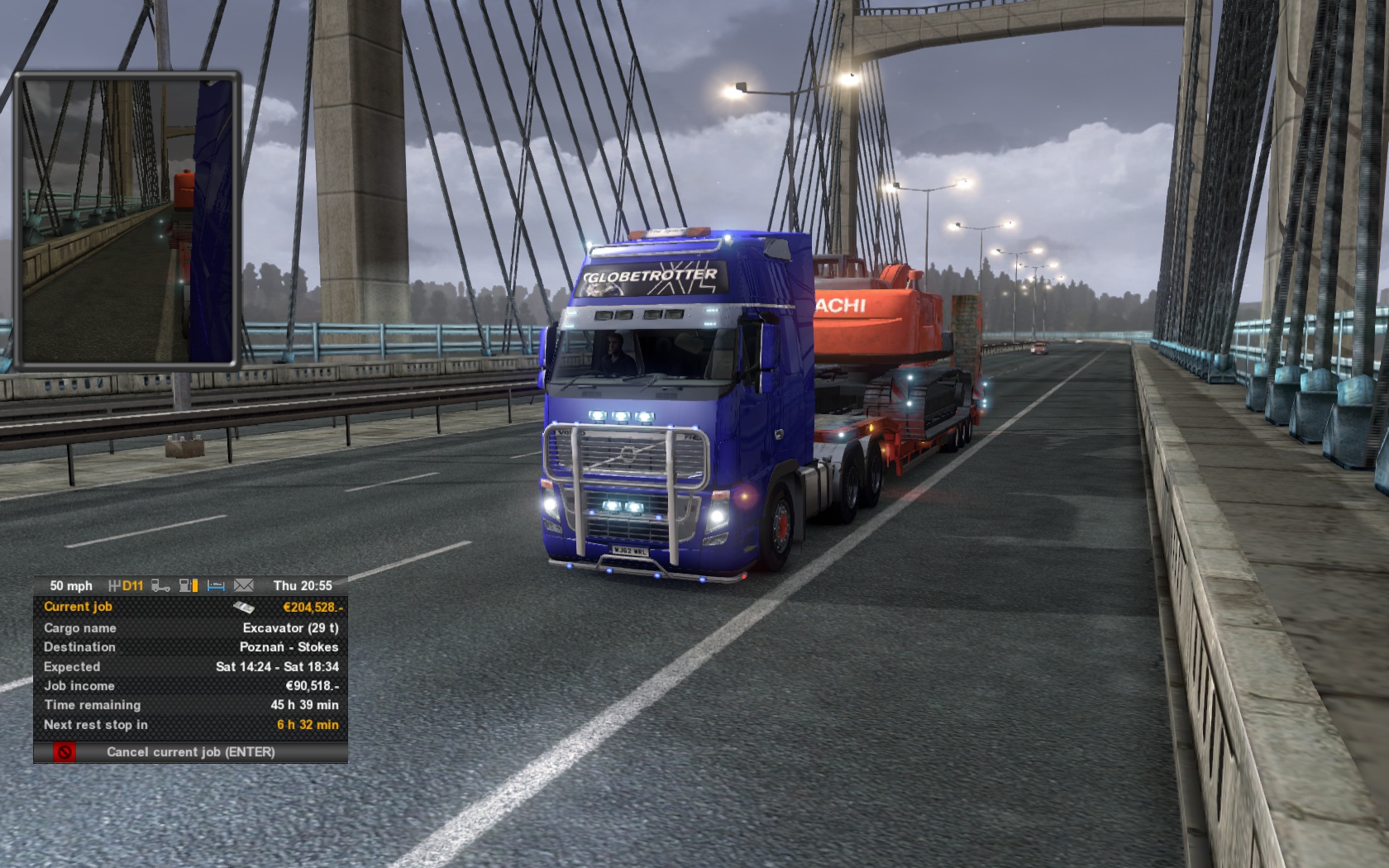Select the Destination Poznań - Stokes row
The image size is (1389, 868).
191,647
